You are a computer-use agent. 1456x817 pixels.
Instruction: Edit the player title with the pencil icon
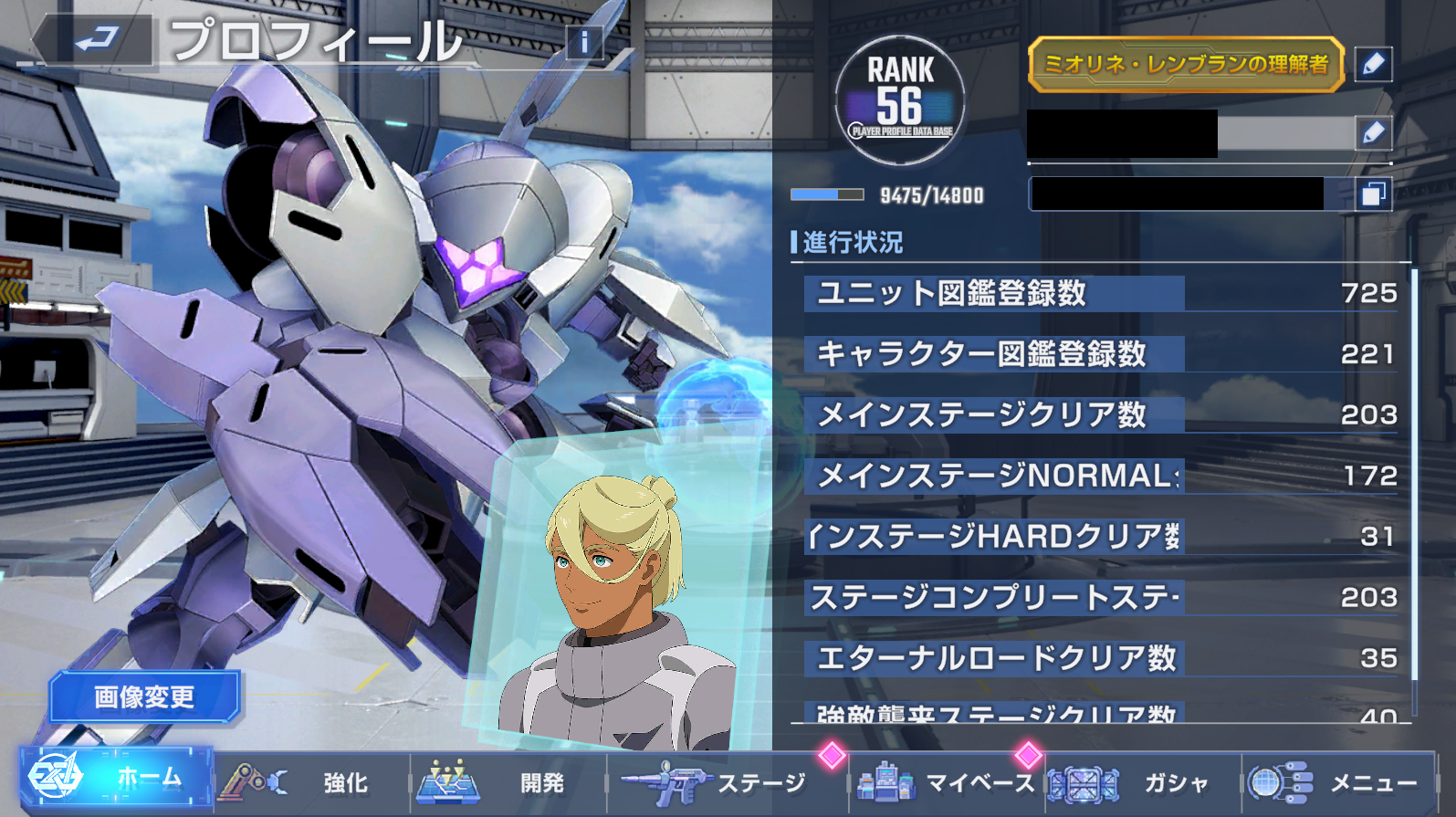[1373, 64]
